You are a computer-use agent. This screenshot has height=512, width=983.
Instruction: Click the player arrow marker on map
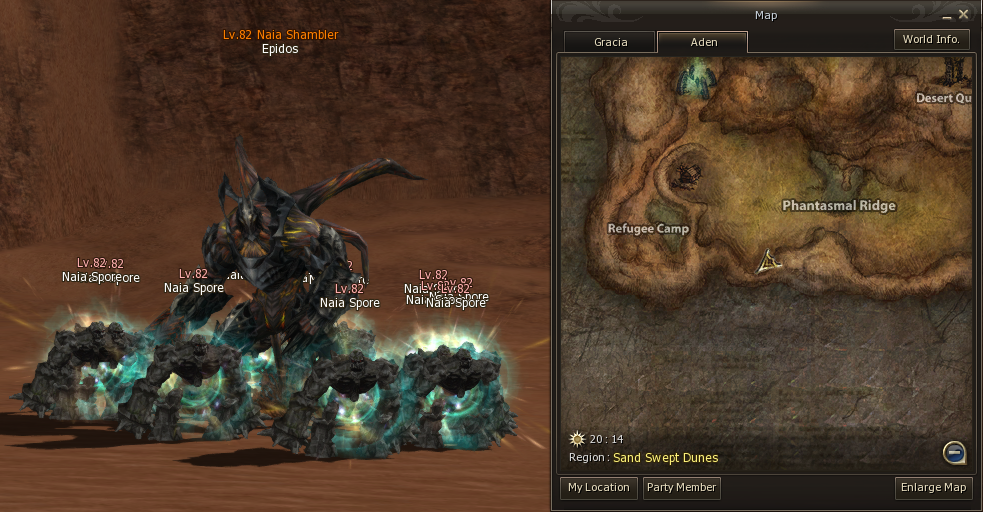tap(768, 262)
